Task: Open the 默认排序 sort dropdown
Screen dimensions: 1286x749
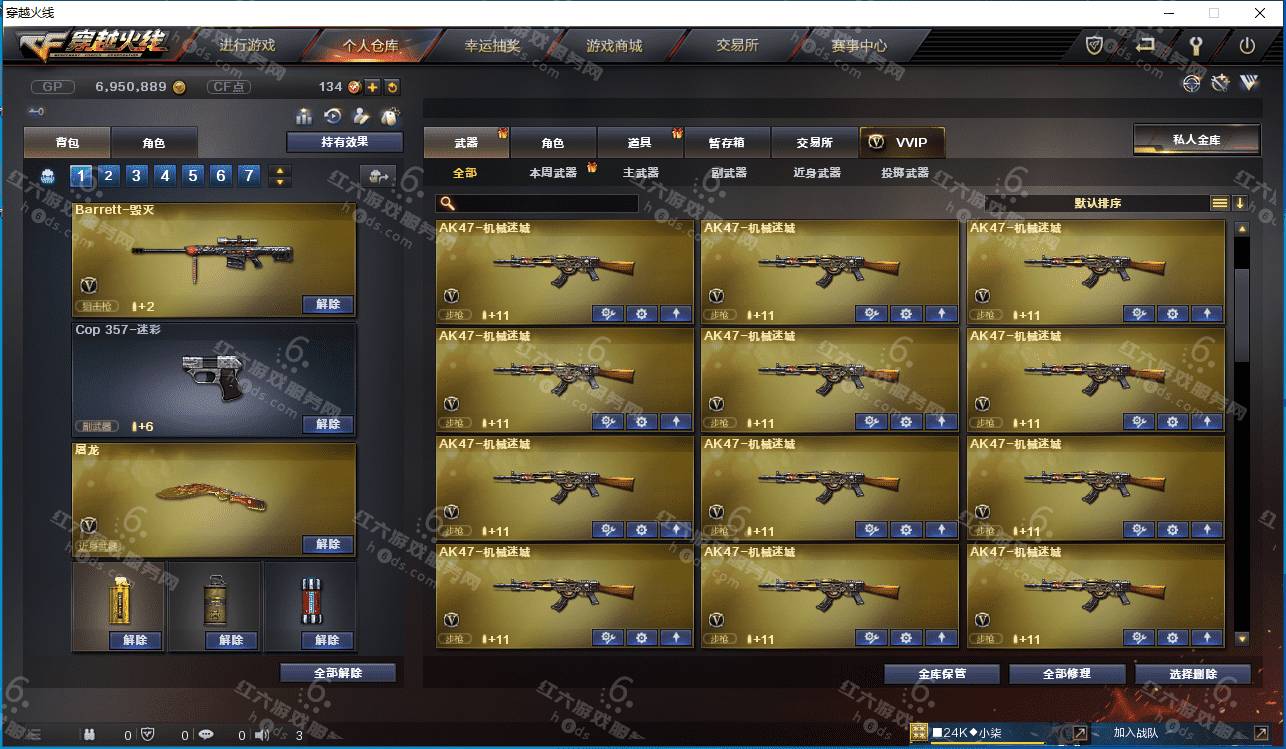Action: coord(1097,203)
